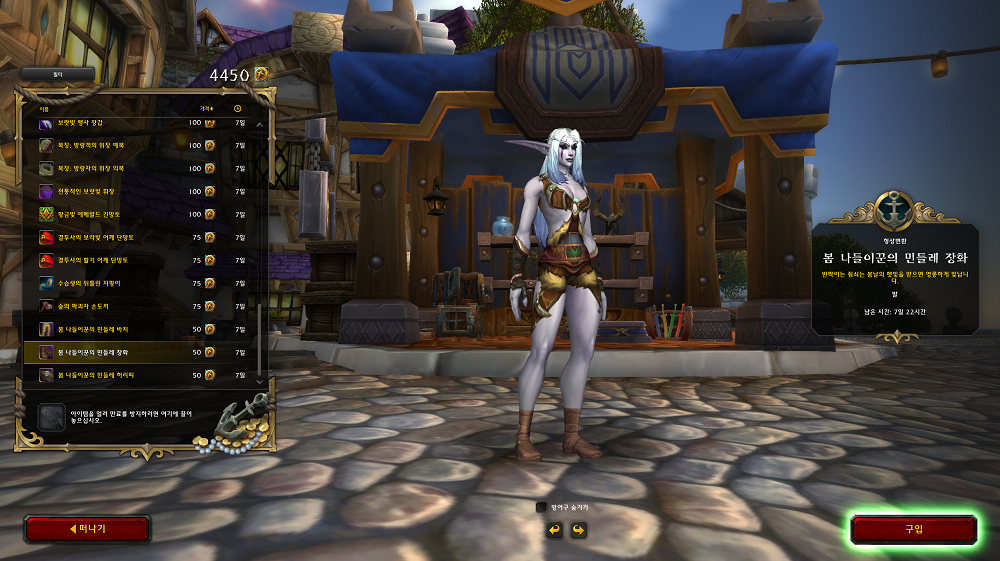
Task: Rotate the character preview left
Action: (554, 529)
